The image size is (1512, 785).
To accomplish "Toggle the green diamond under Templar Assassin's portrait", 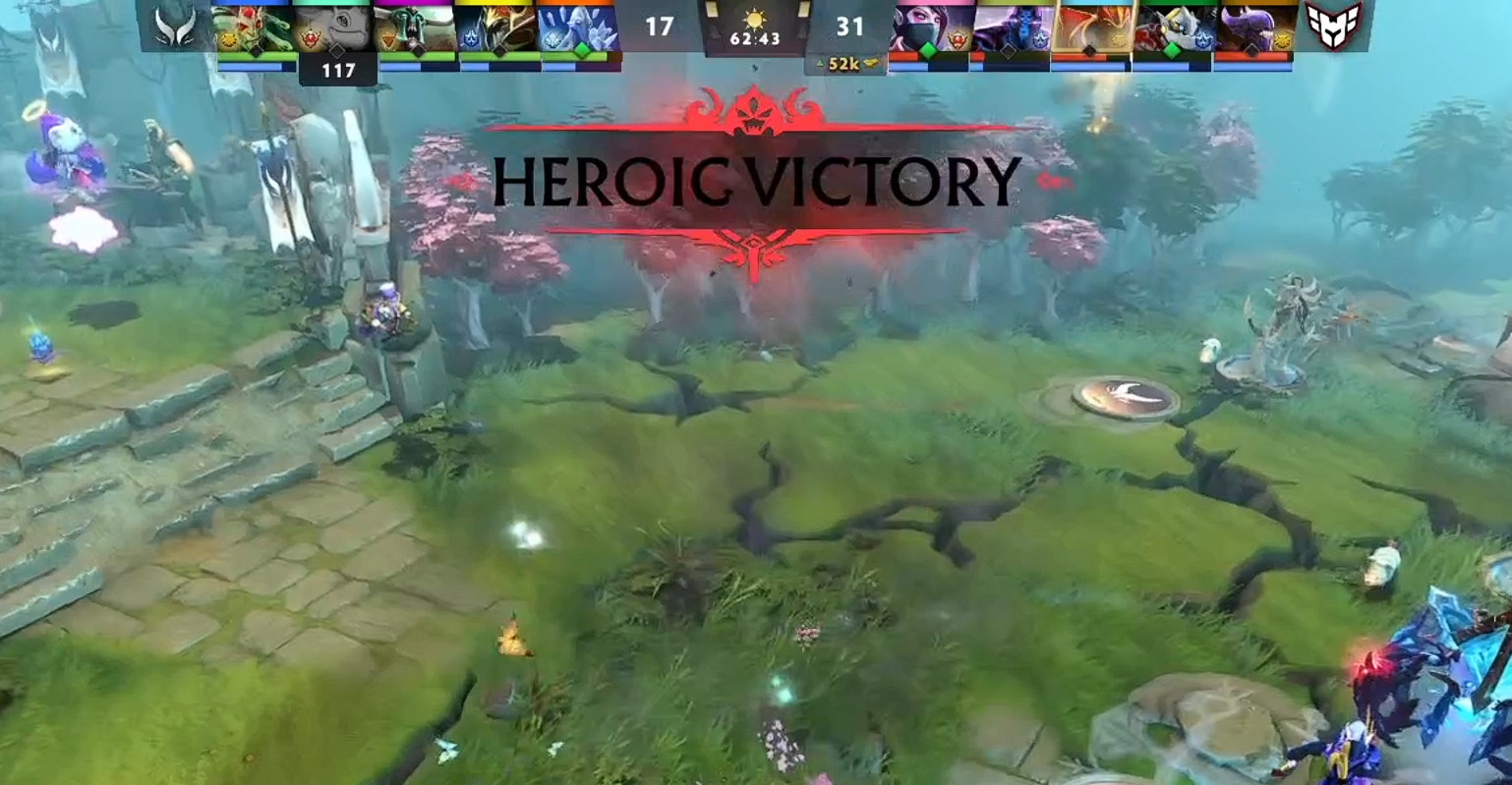I will click(x=926, y=49).
